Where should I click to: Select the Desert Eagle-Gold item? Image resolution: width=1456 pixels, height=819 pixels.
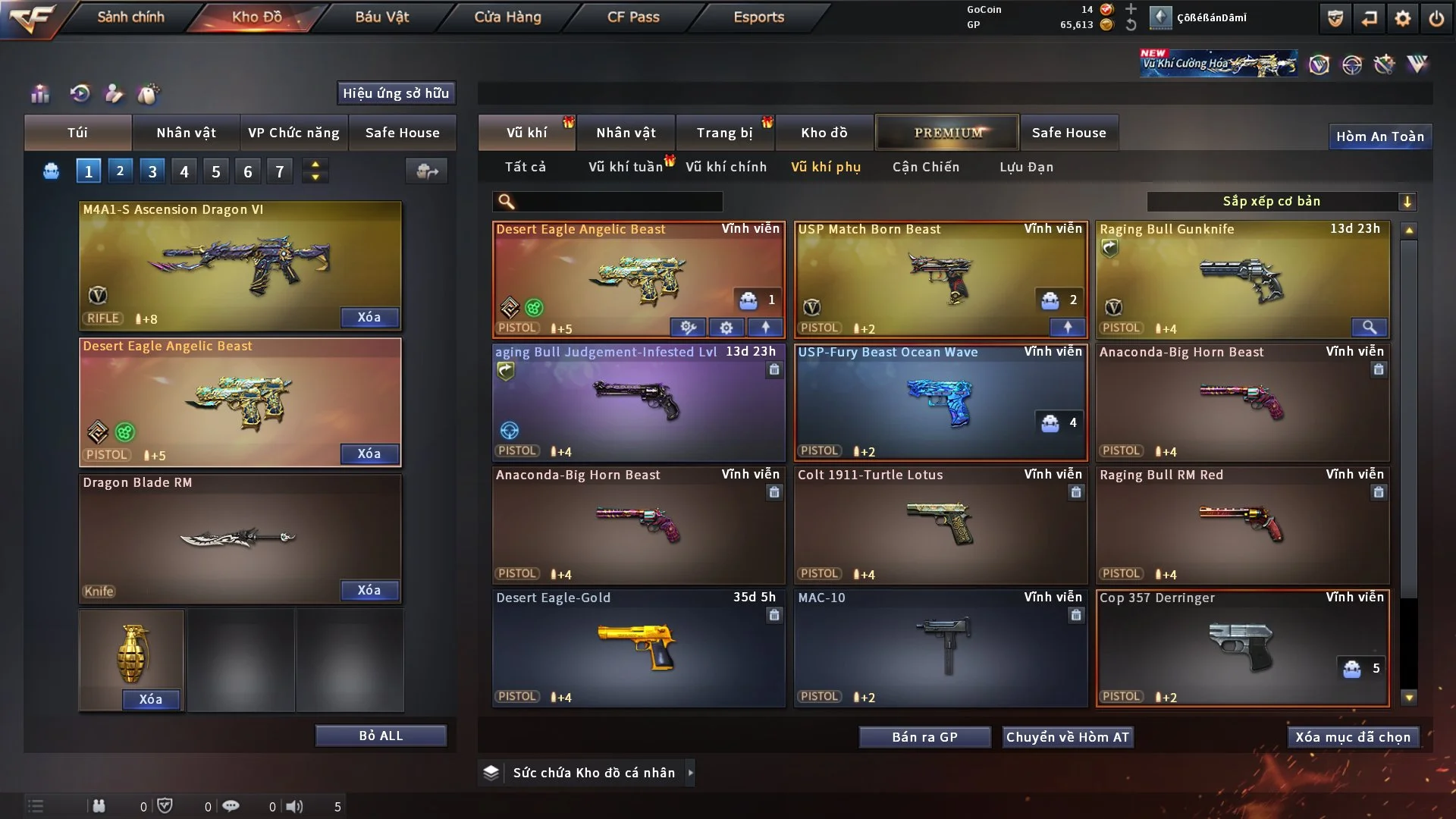pyautogui.click(x=639, y=648)
